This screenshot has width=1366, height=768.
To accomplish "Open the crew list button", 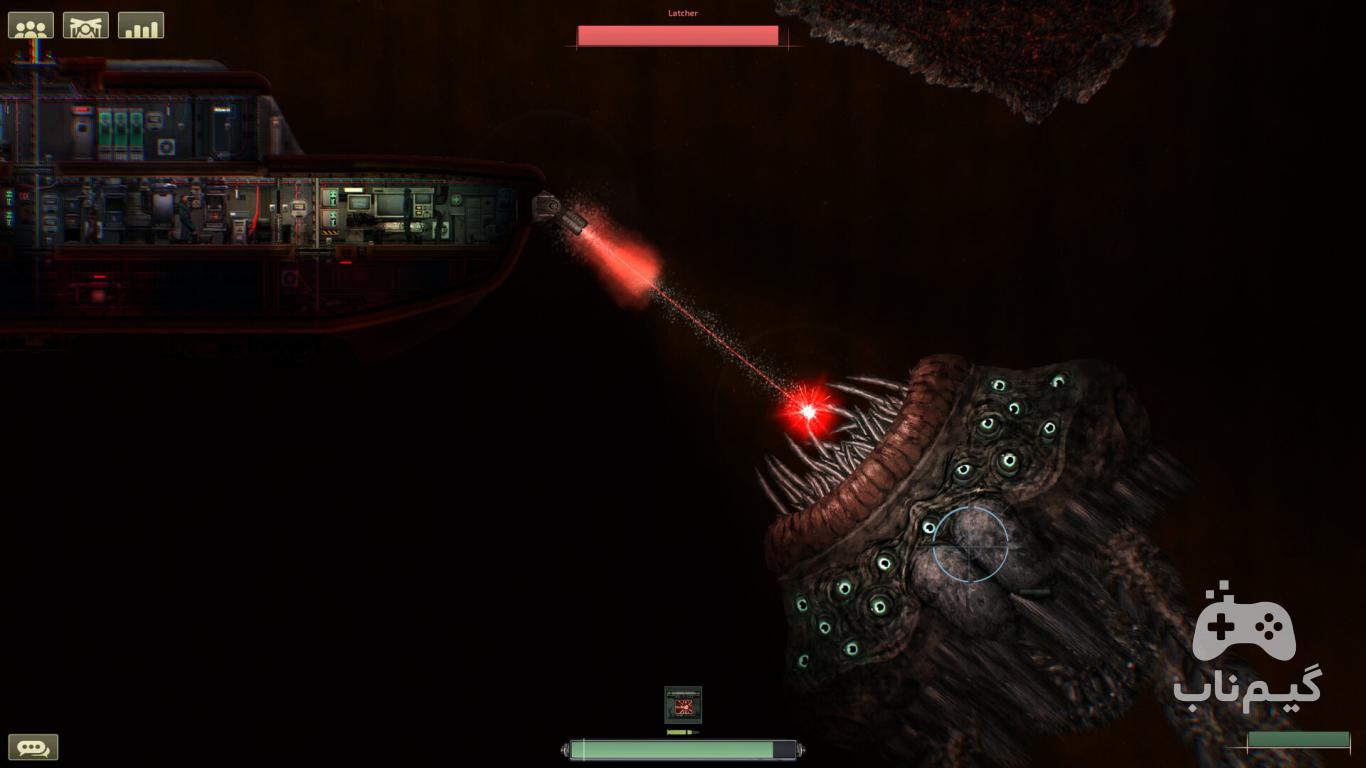I will click(31, 25).
